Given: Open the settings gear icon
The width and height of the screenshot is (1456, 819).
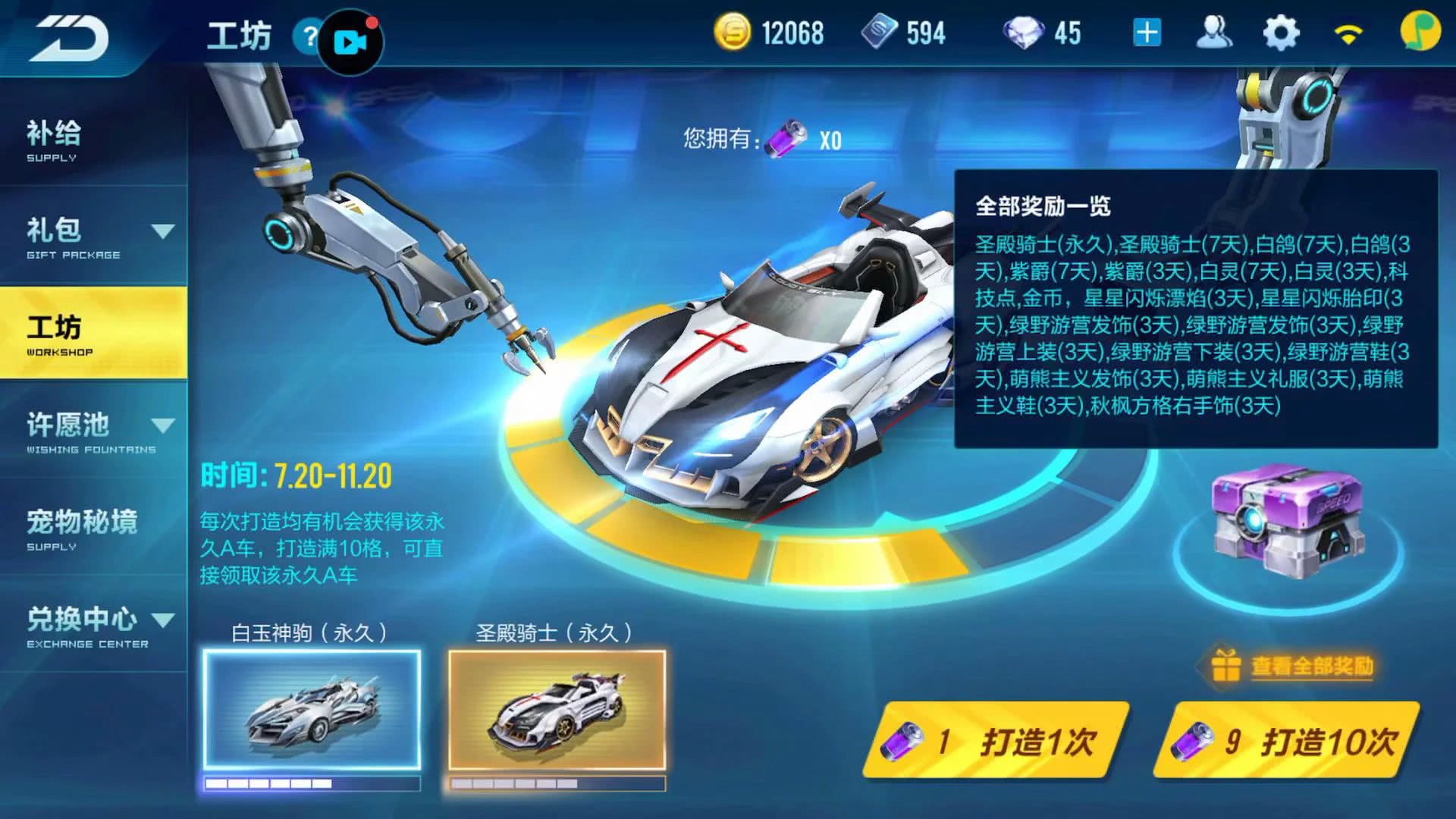Looking at the screenshot, I should [1282, 32].
